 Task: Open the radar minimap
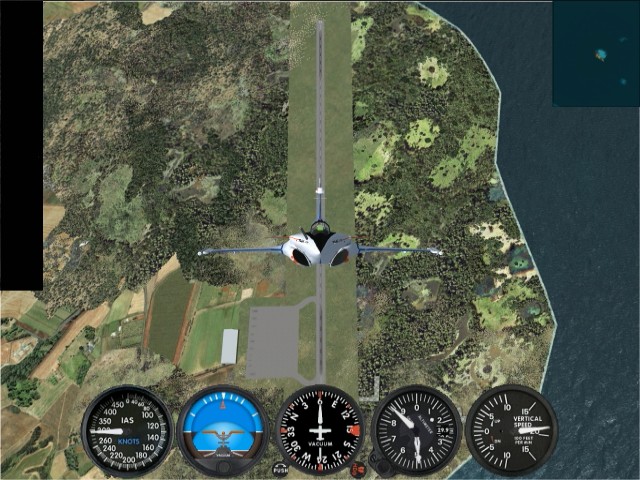595,52
